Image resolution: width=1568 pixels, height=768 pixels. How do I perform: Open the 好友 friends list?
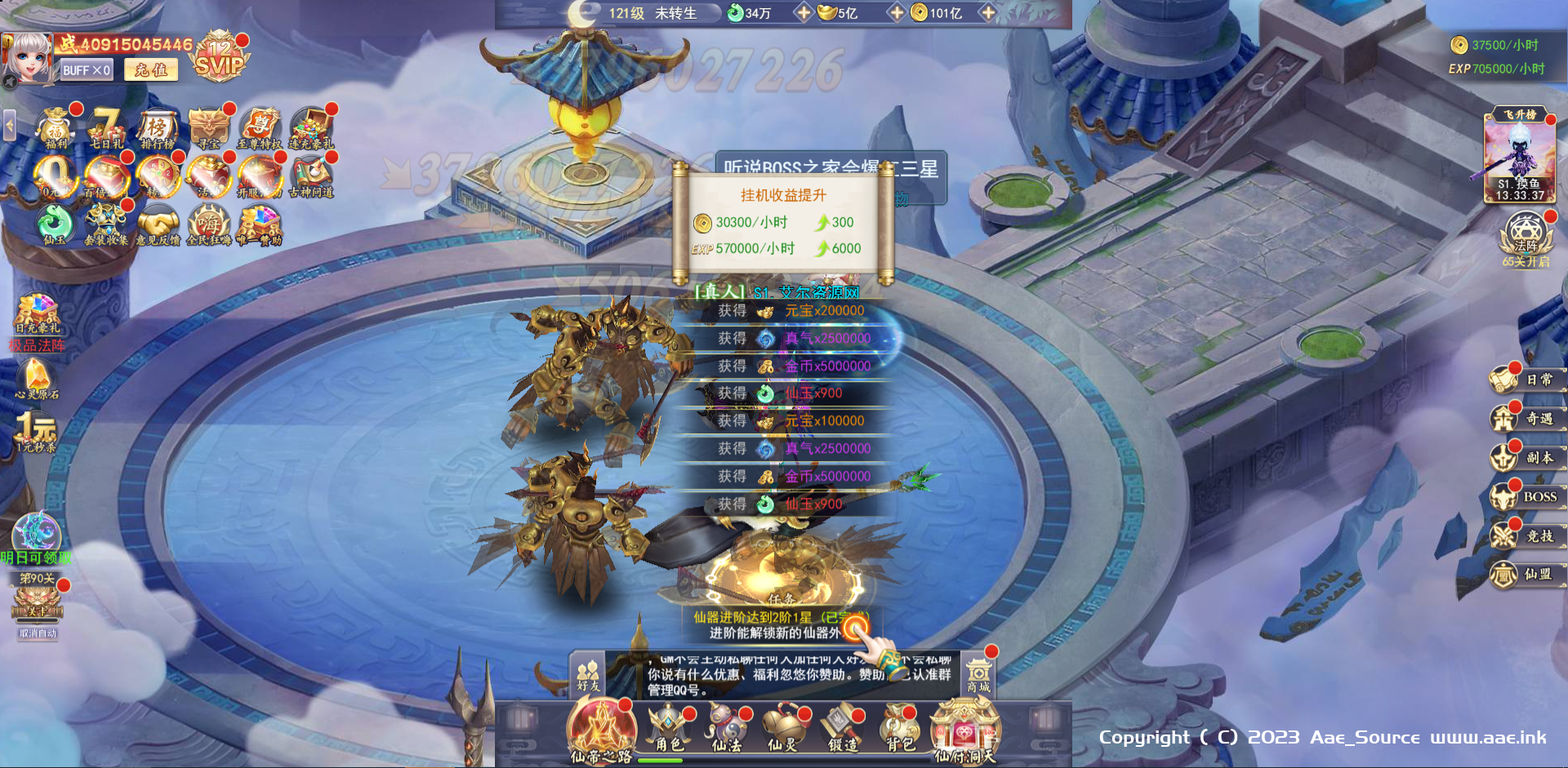(588, 675)
